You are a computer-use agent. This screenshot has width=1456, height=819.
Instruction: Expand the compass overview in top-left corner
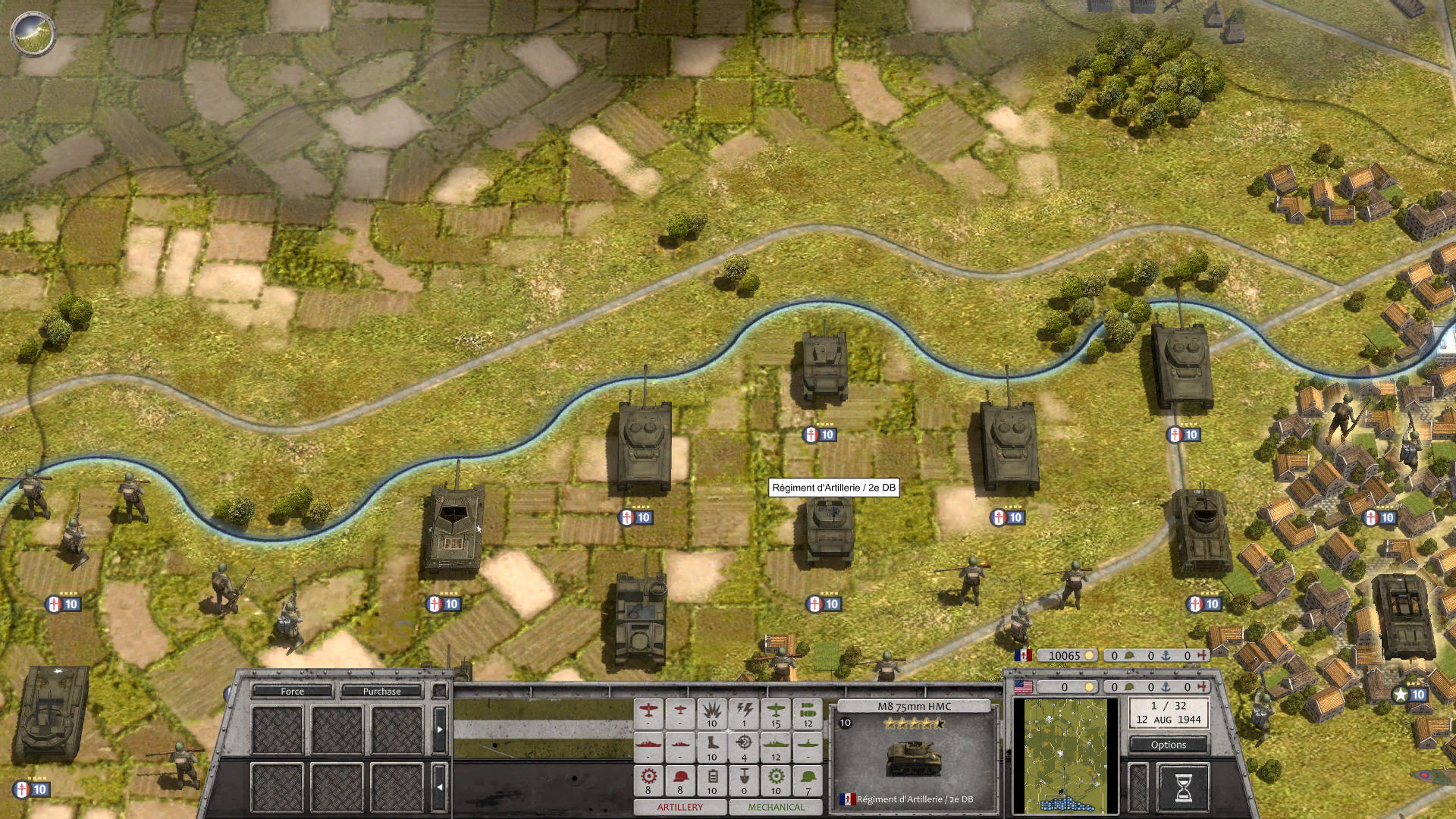click(32, 33)
